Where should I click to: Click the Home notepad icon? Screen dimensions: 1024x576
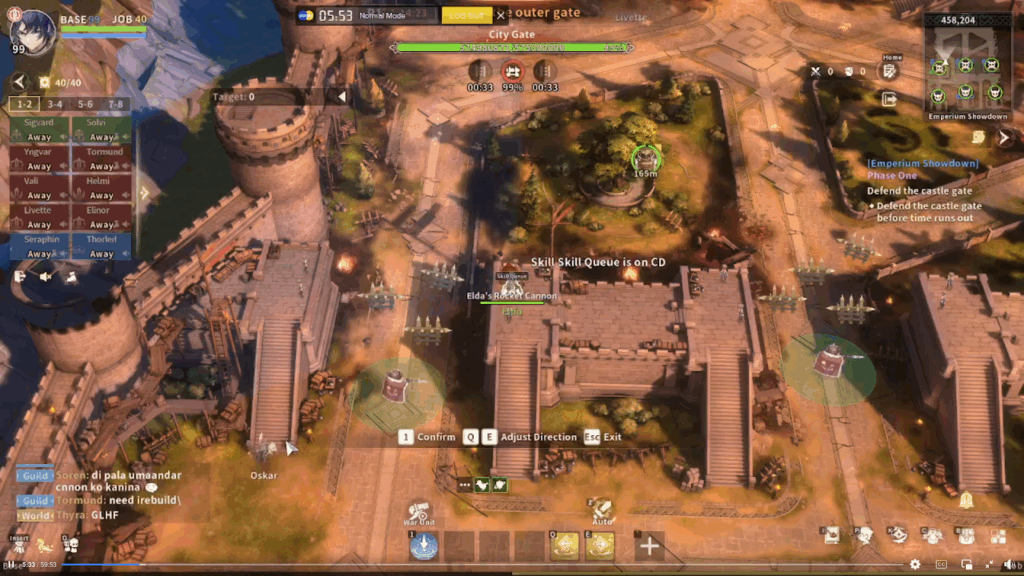coord(890,71)
